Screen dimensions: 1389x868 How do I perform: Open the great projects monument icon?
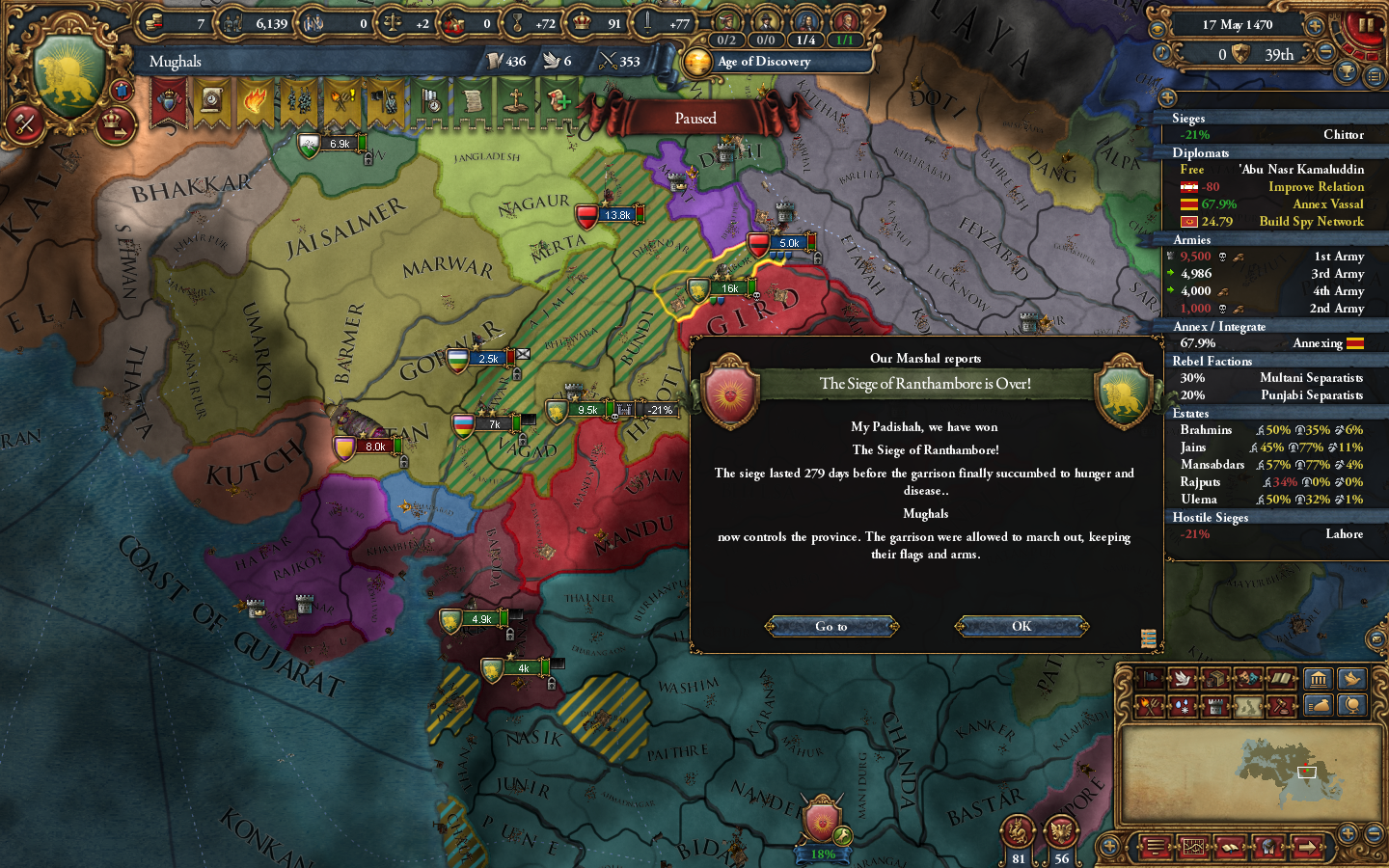tap(1320, 681)
